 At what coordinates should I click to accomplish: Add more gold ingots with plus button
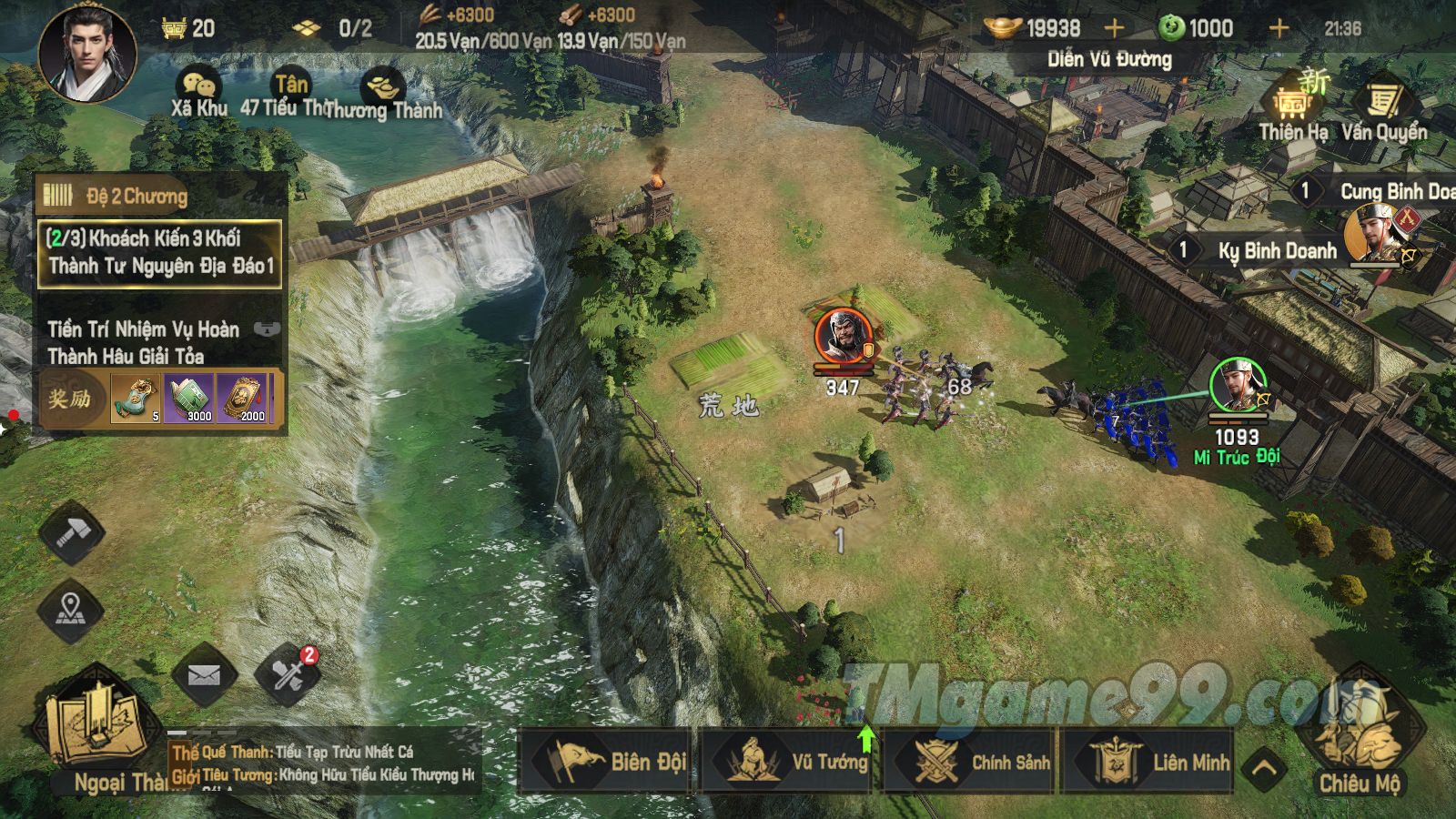tap(1115, 29)
